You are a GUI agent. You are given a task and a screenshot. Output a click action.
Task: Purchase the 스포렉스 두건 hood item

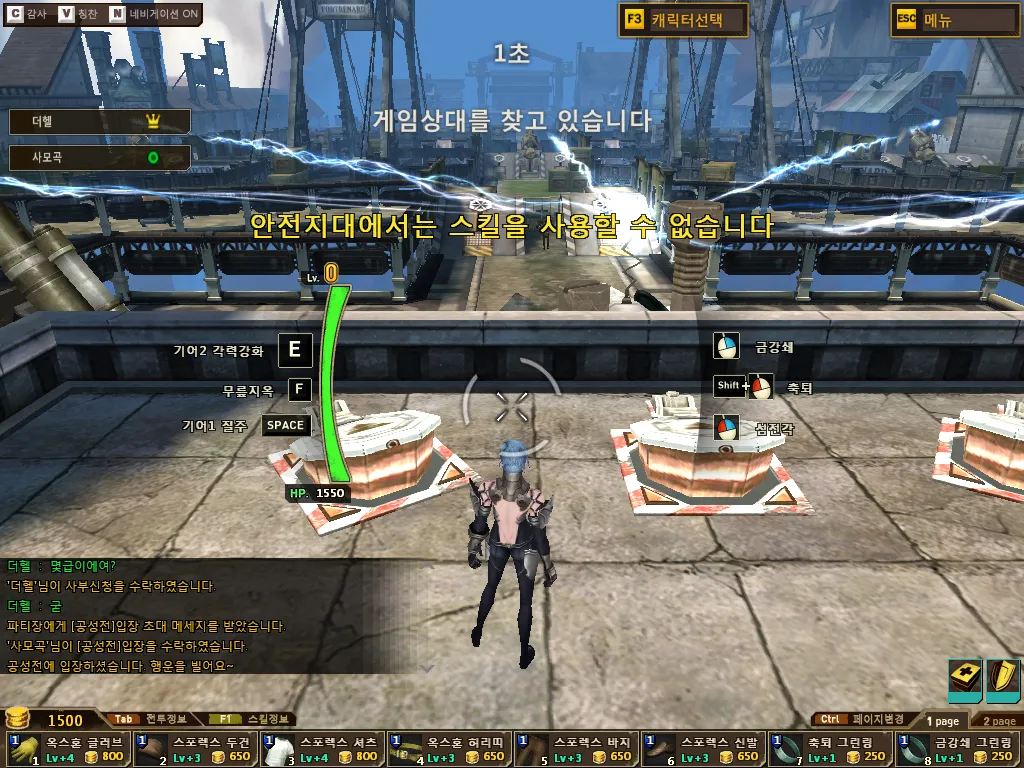(x=195, y=749)
